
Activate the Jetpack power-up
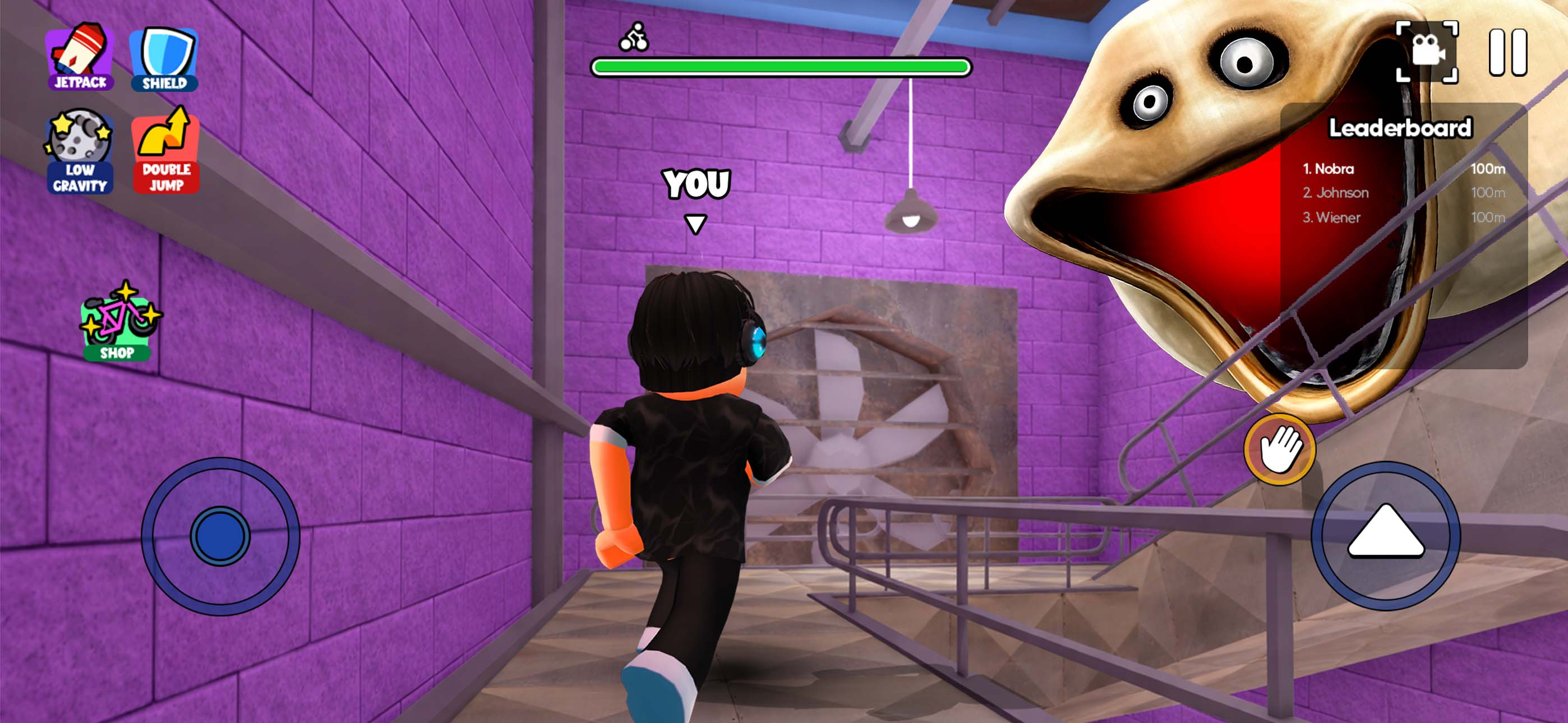80,57
